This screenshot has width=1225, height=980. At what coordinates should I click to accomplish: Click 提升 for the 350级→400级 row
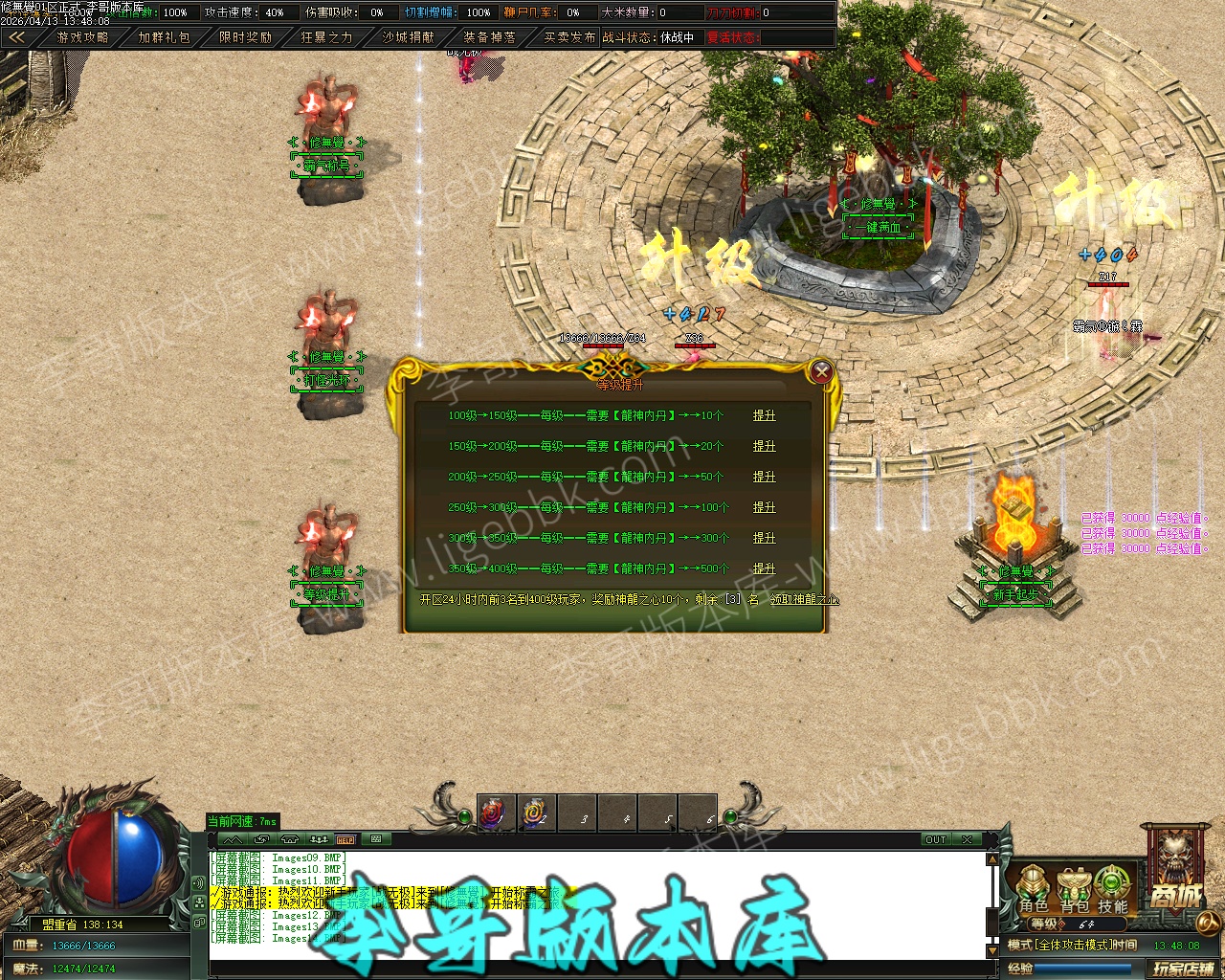[x=764, y=568]
